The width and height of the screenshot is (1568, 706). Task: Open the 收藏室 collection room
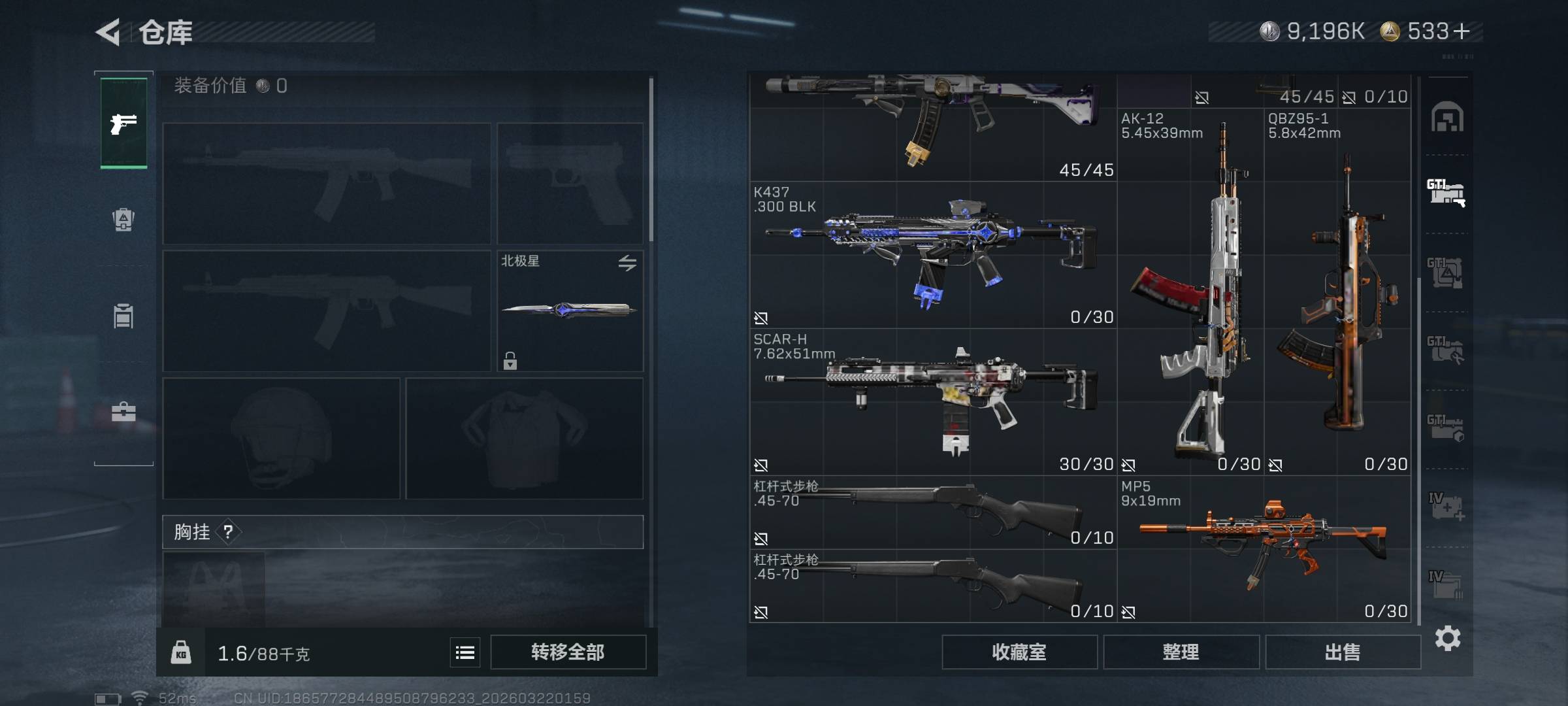tap(1019, 652)
